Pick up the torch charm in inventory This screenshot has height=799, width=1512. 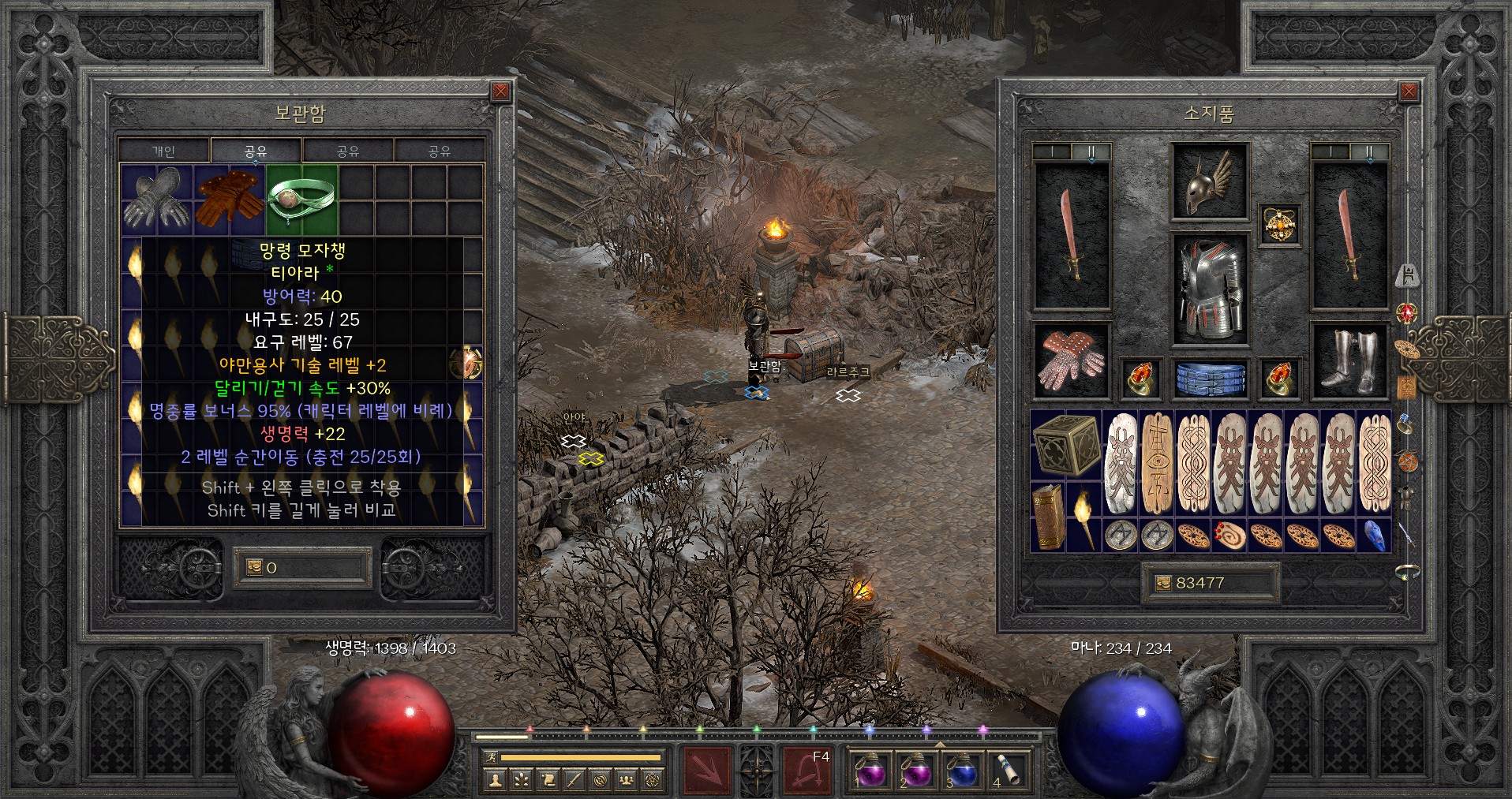click(1083, 517)
